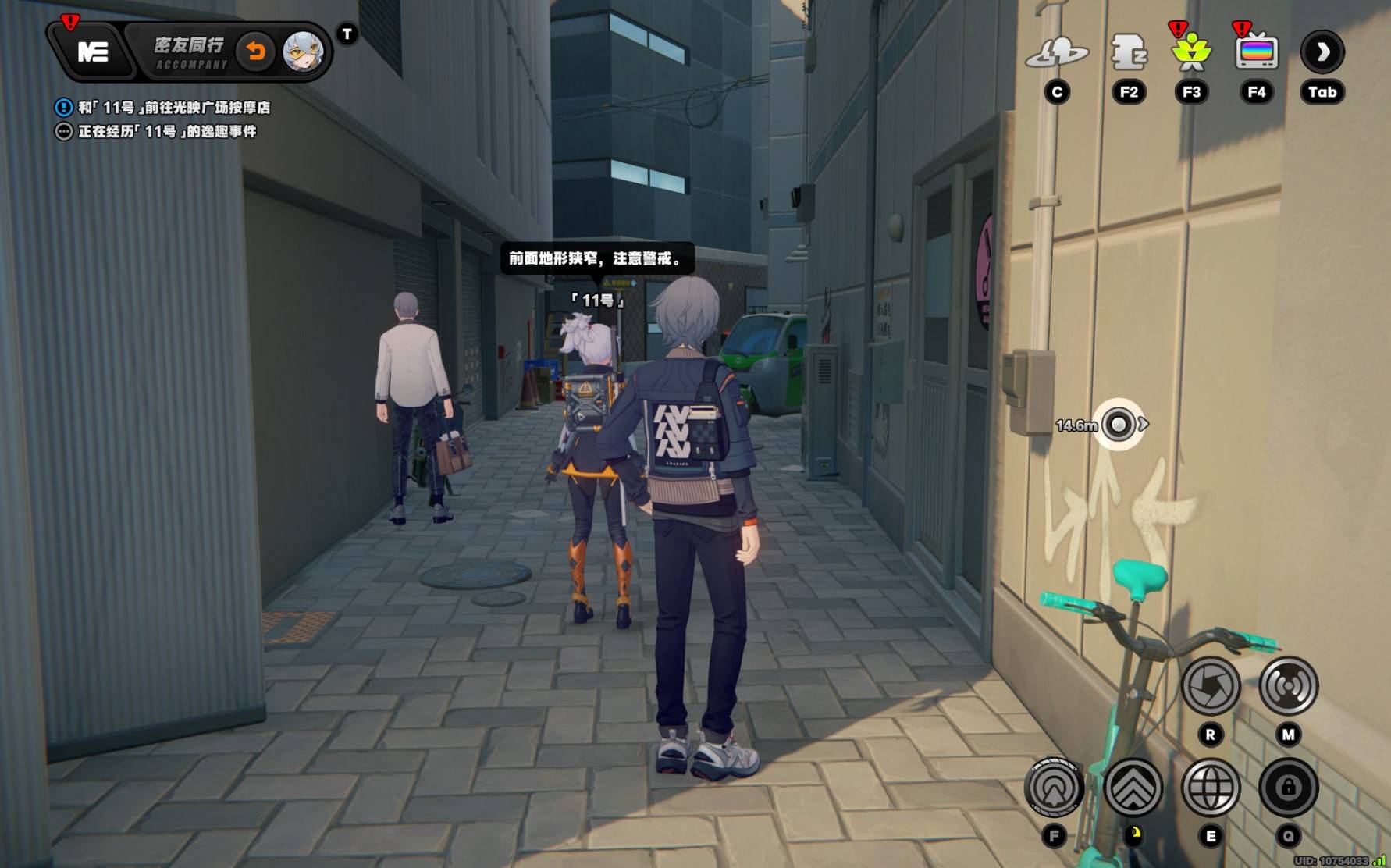1391x868 pixels.
Task: Activate the double chevron sprint button
Action: pos(1133,788)
